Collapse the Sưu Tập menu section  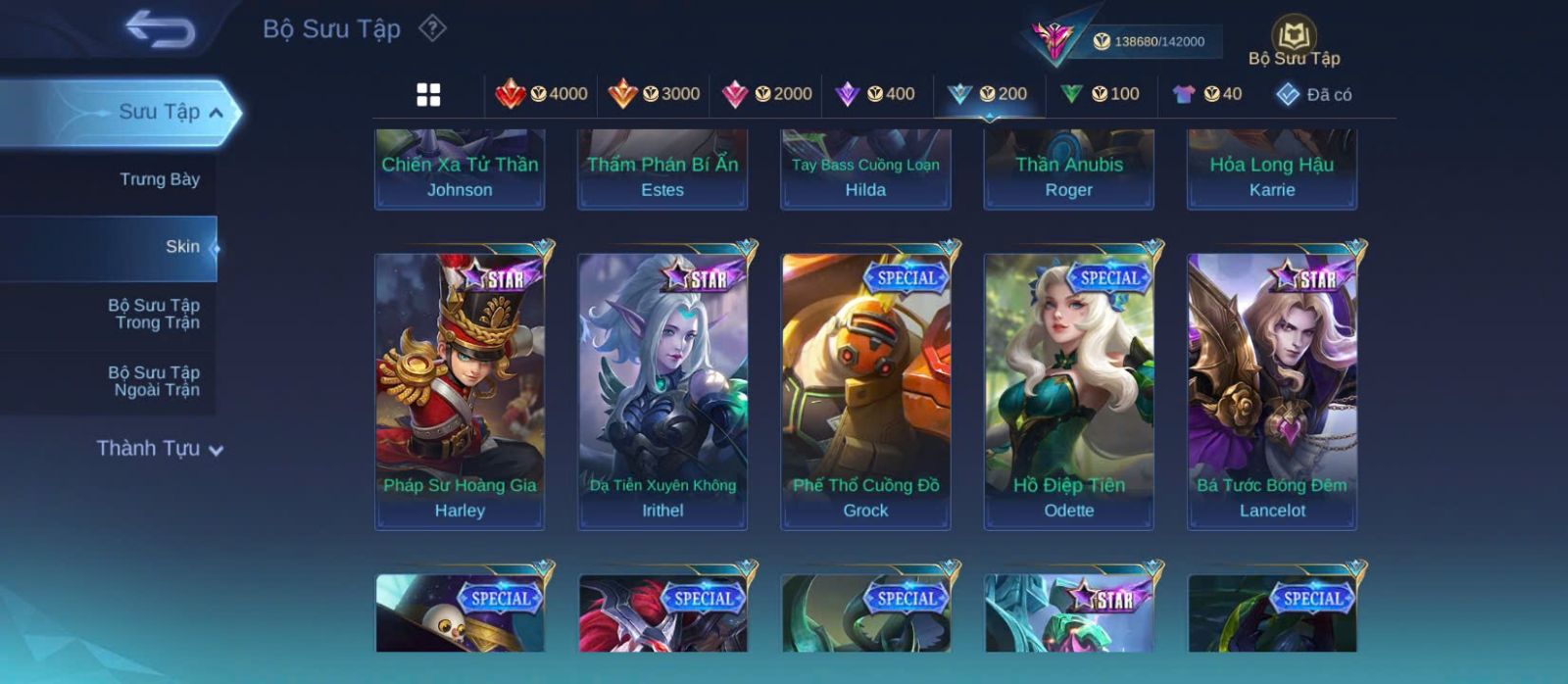(216, 113)
